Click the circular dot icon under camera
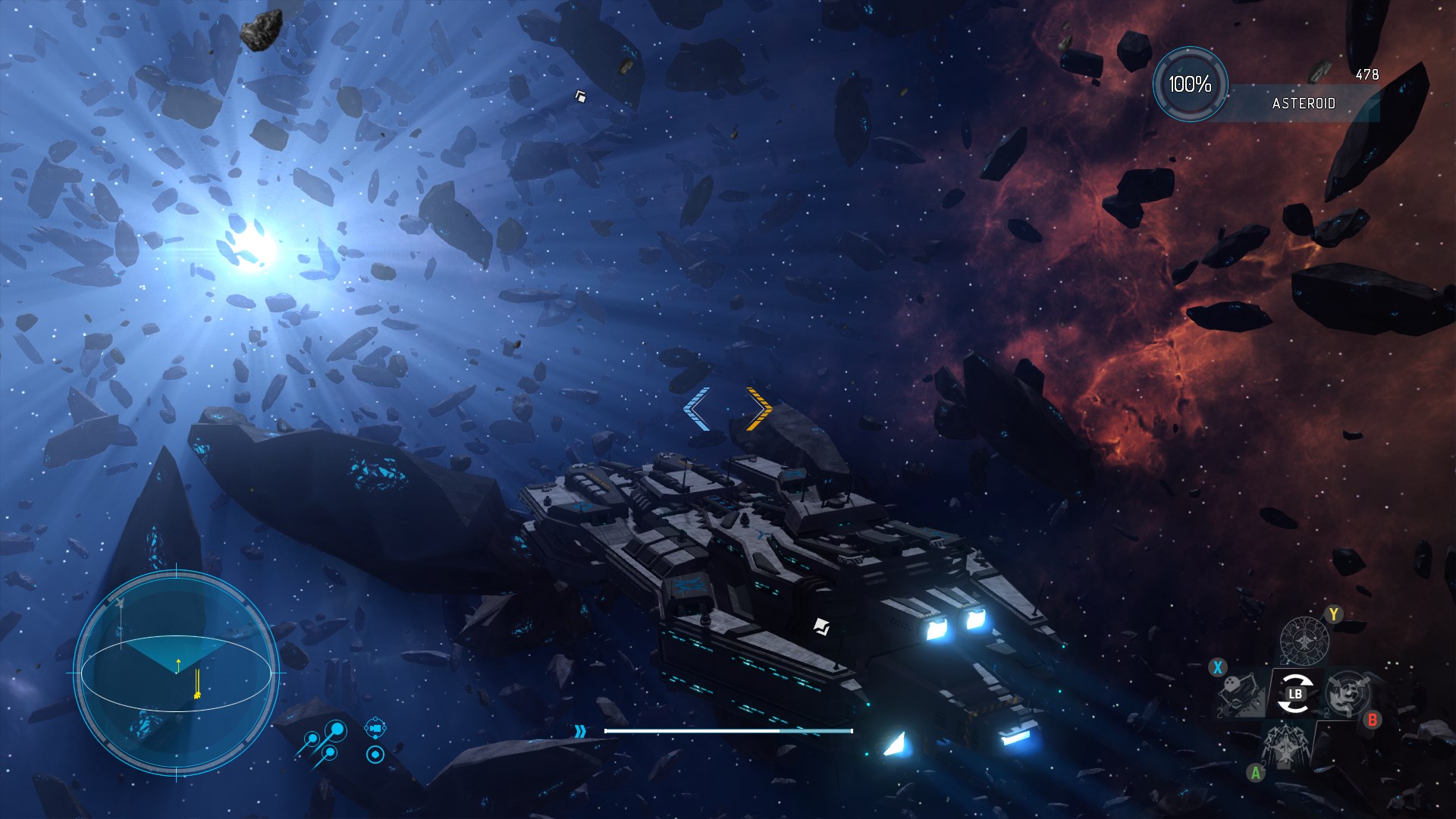 (375, 755)
